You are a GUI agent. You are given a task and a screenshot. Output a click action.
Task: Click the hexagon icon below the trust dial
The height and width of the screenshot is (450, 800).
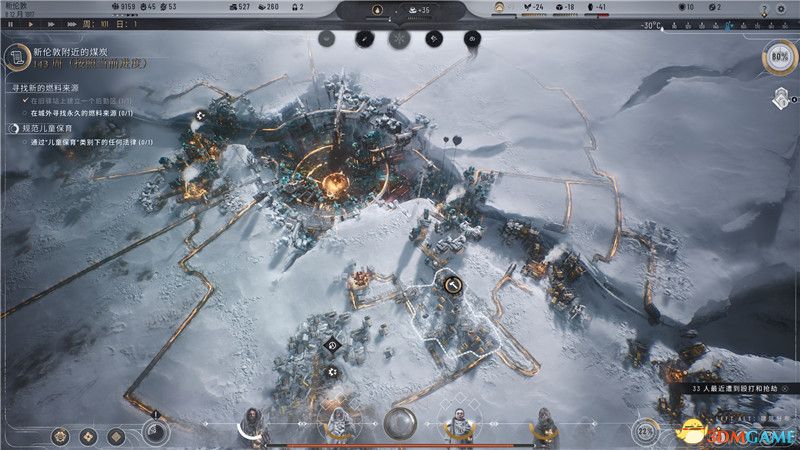pyautogui.click(x=780, y=98)
